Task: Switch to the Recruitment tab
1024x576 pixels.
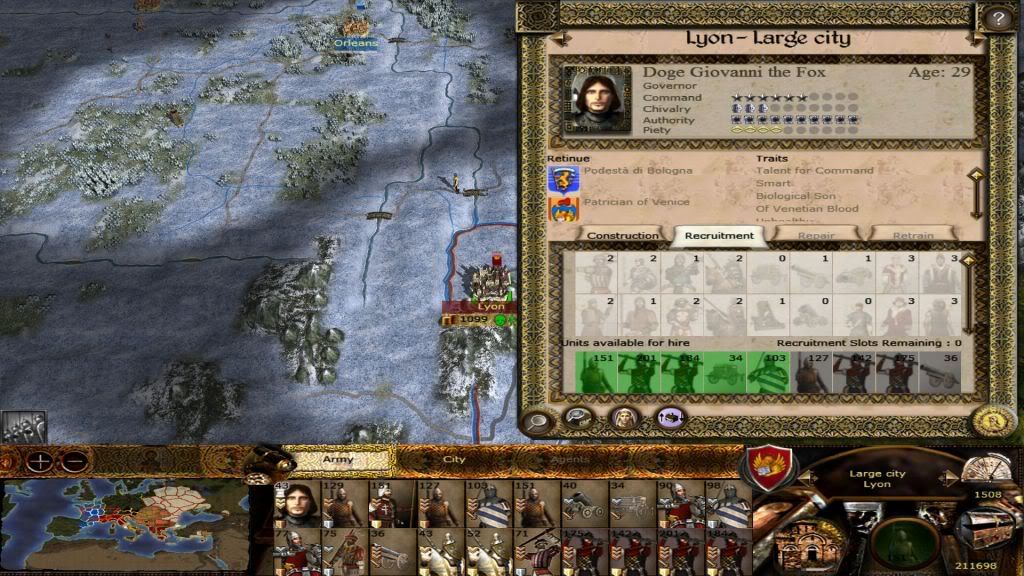Action: click(718, 236)
